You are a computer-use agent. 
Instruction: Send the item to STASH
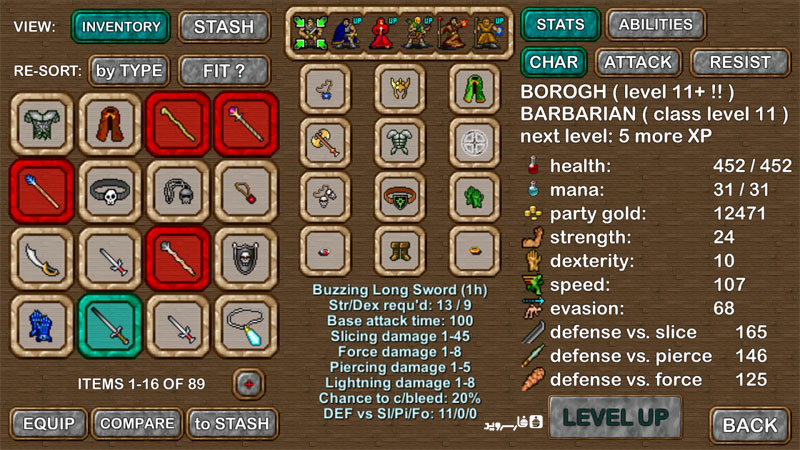[231, 423]
